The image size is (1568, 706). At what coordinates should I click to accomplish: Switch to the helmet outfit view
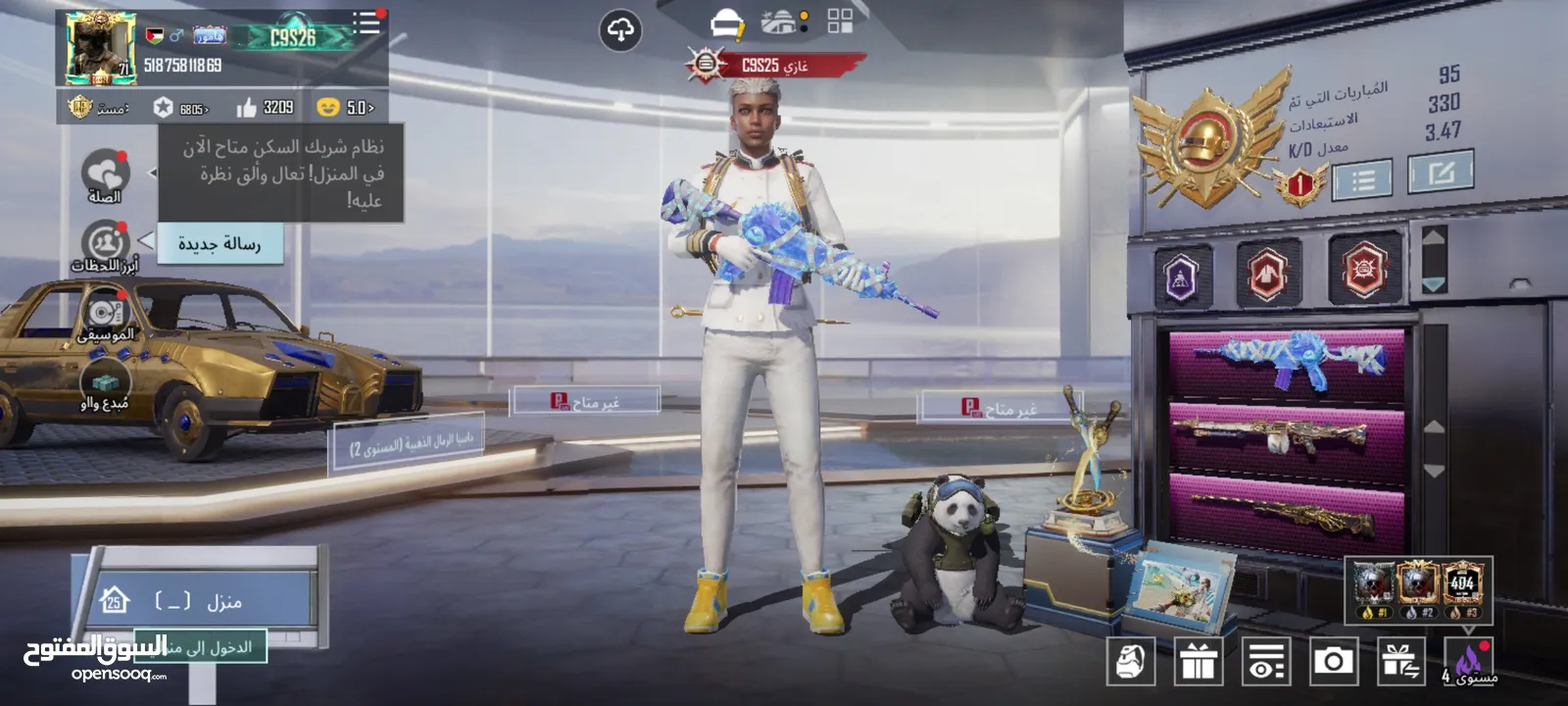click(x=726, y=24)
